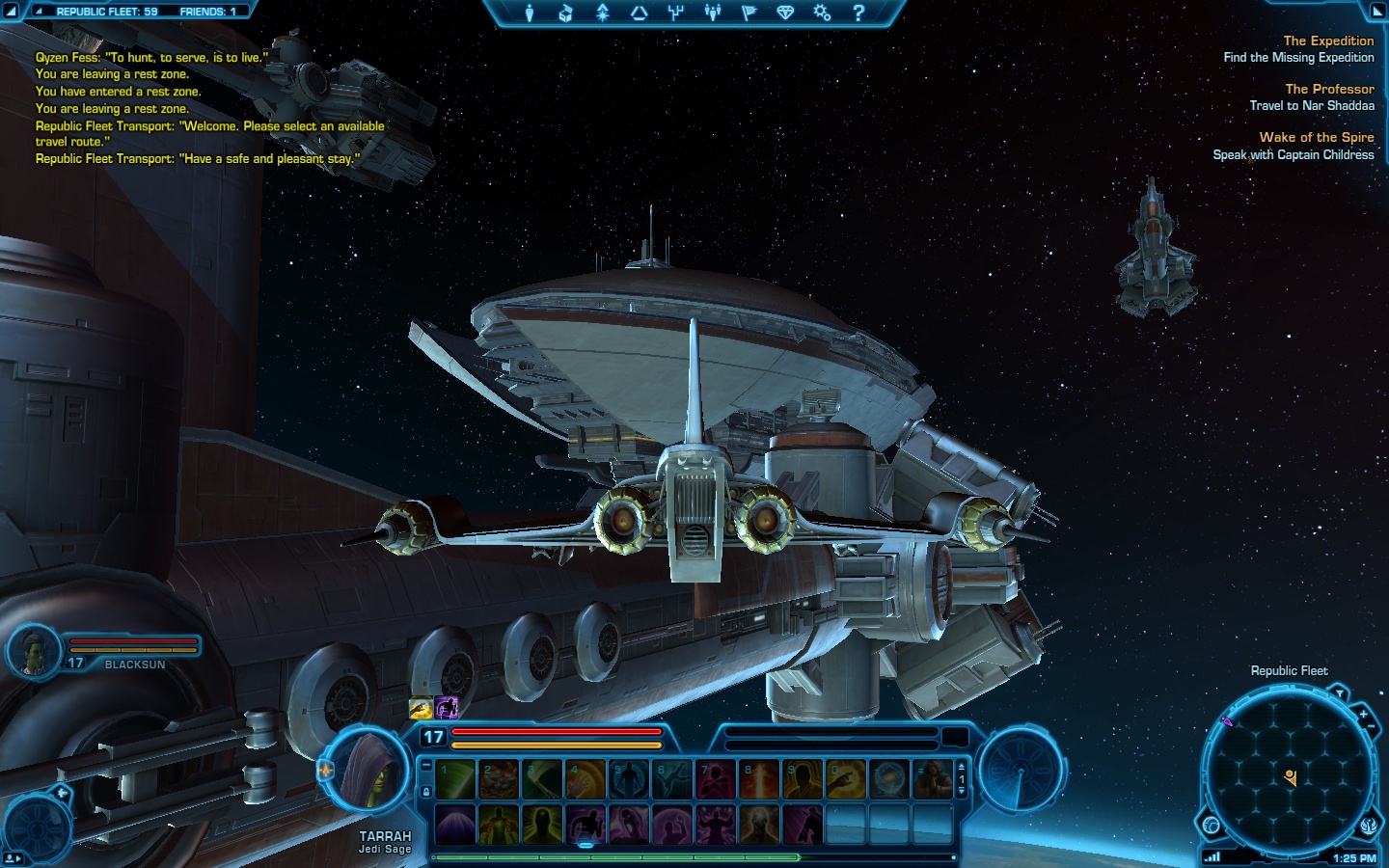Open the group of people social icon
This screenshot has width=1389, height=868.
click(712, 13)
